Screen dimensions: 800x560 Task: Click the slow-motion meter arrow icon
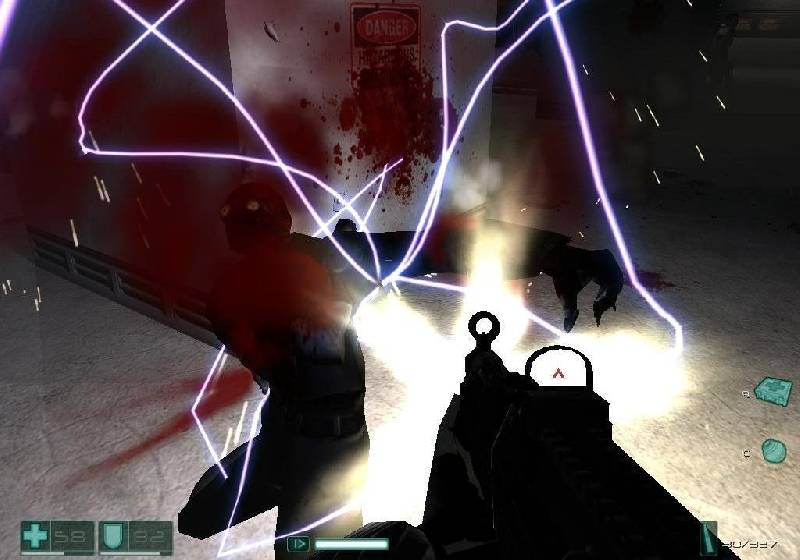click(298, 544)
